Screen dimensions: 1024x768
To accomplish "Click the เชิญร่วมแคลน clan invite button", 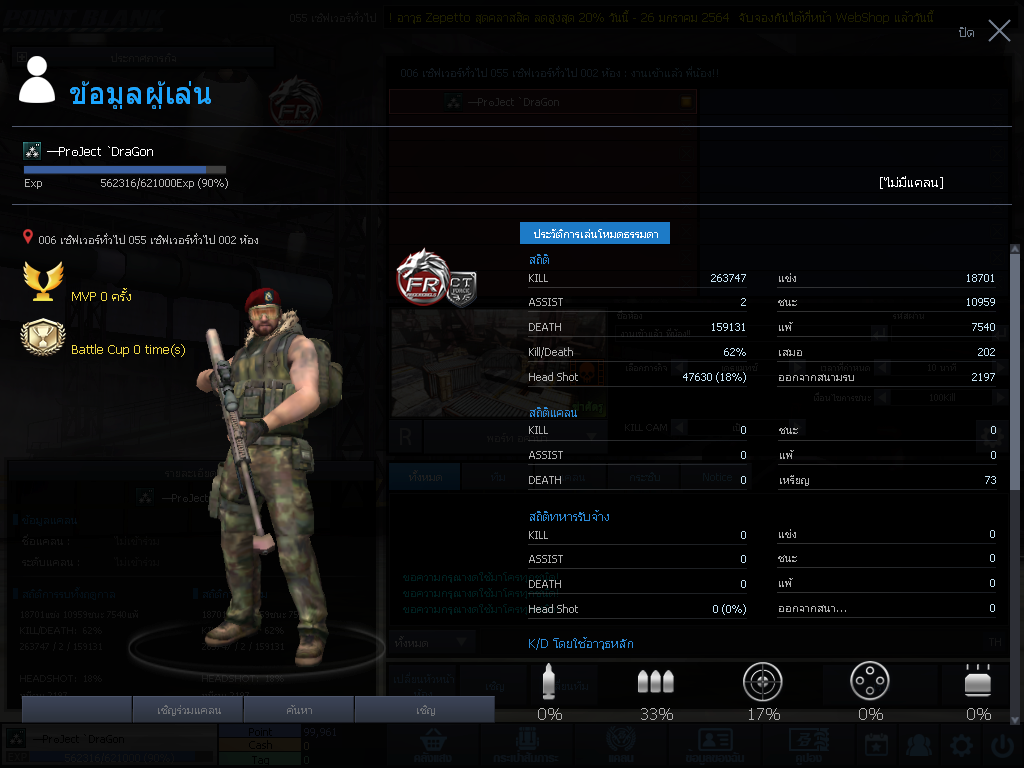I will 188,709.
